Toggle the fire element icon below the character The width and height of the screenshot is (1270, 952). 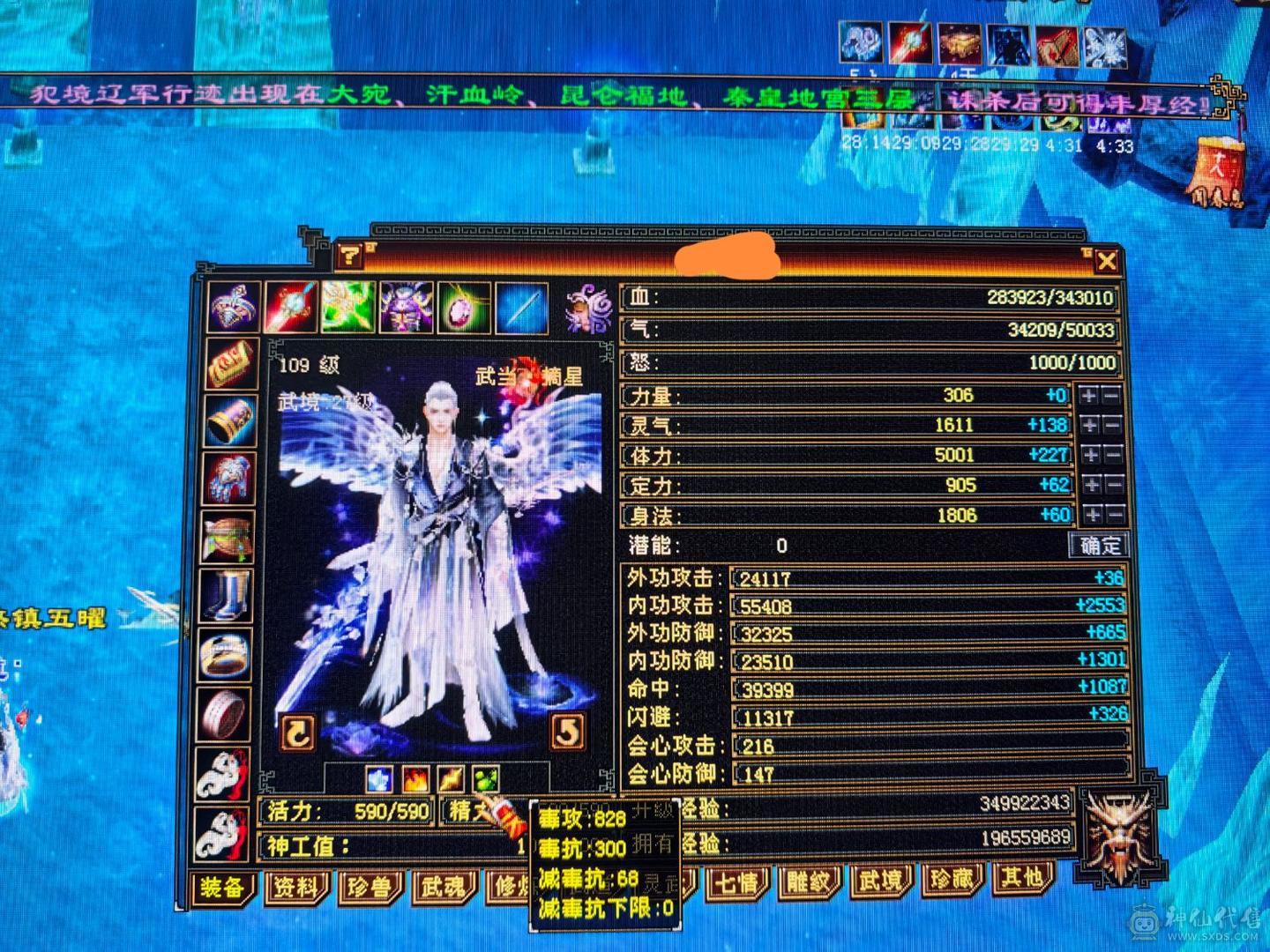coord(417,779)
